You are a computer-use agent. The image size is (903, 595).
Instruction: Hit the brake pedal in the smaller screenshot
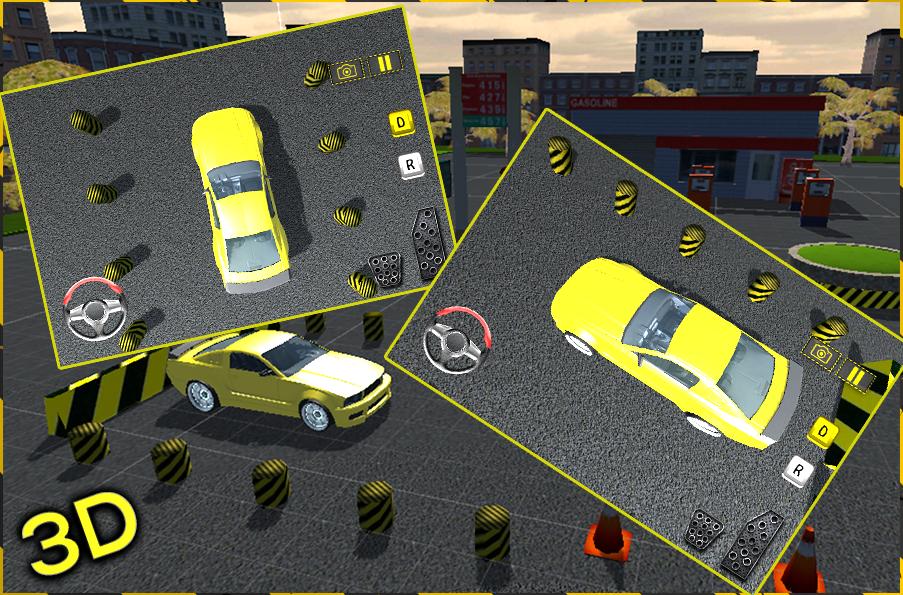[x=384, y=268]
